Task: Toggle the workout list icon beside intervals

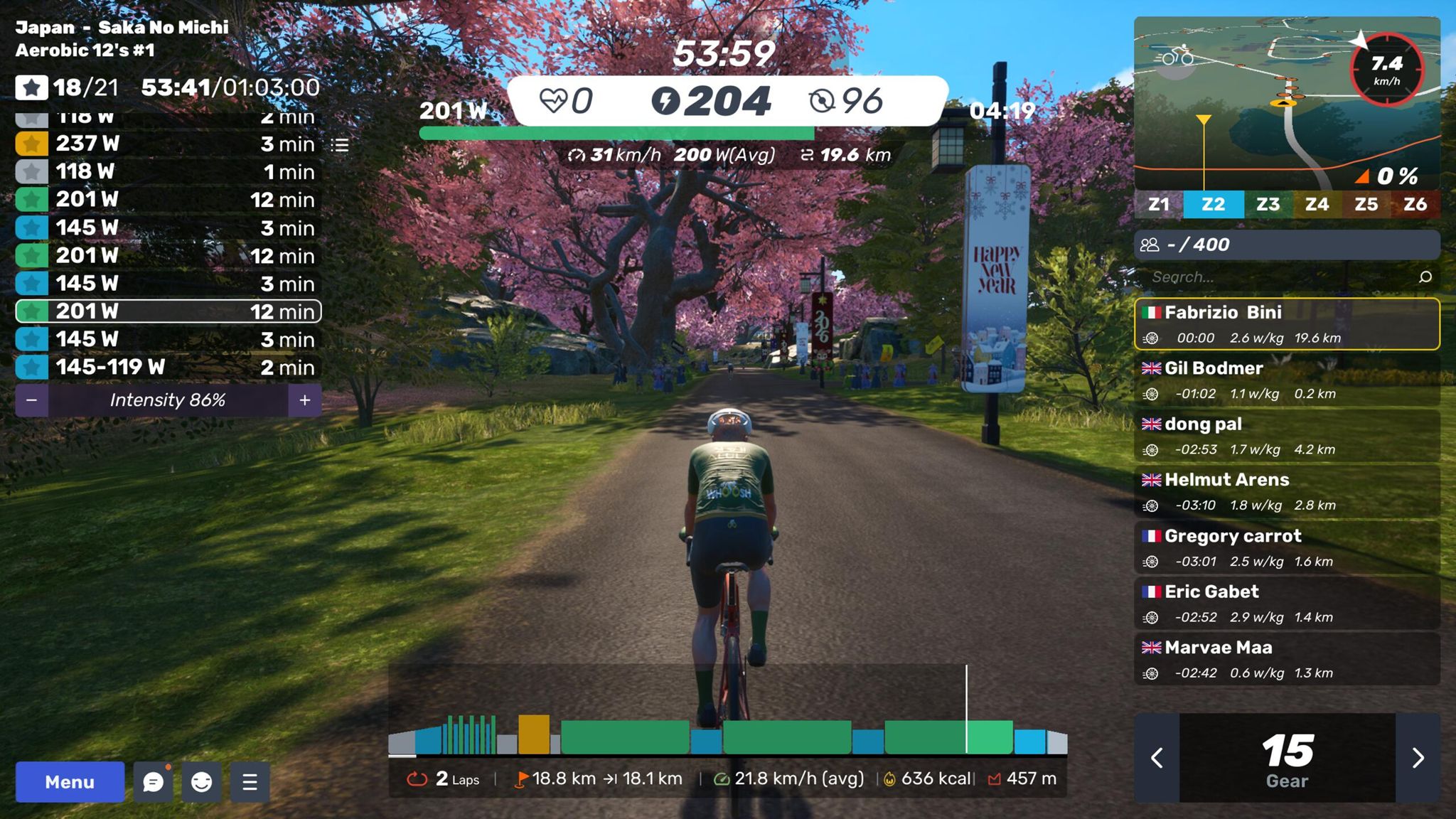Action: click(x=340, y=145)
